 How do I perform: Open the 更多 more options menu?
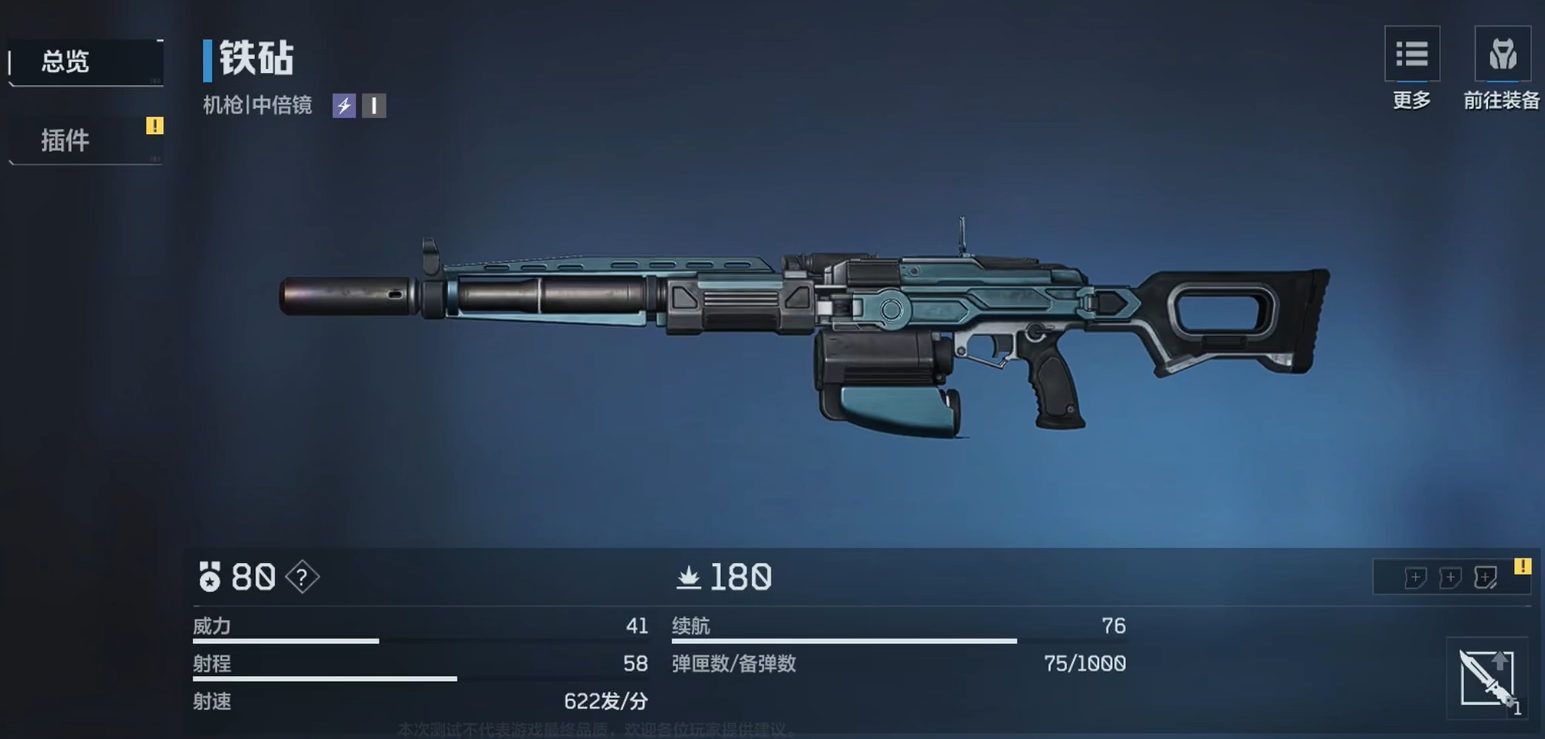(1411, 56)
